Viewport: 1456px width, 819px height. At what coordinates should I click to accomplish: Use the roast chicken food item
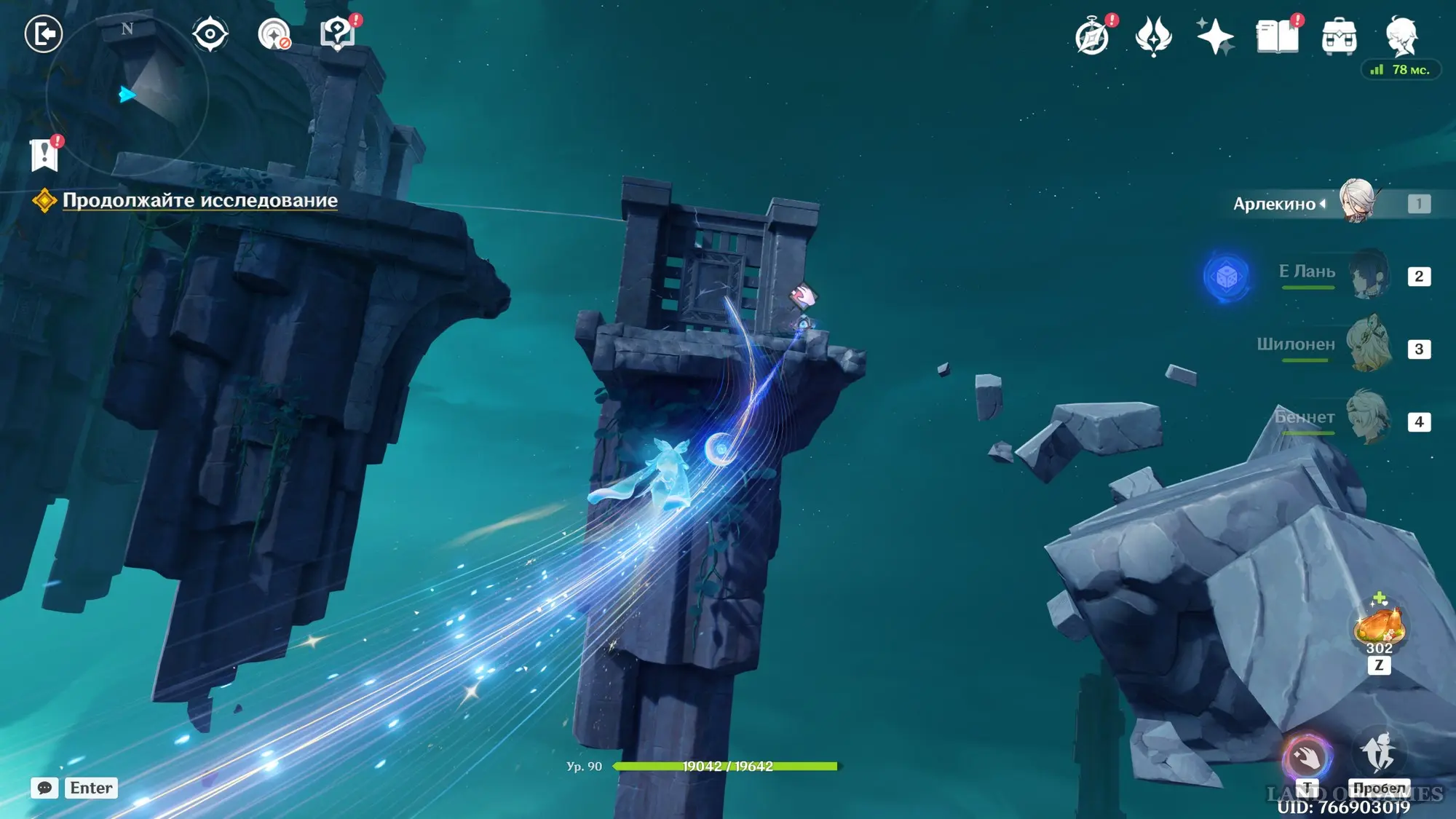(x=1379, y=628)
